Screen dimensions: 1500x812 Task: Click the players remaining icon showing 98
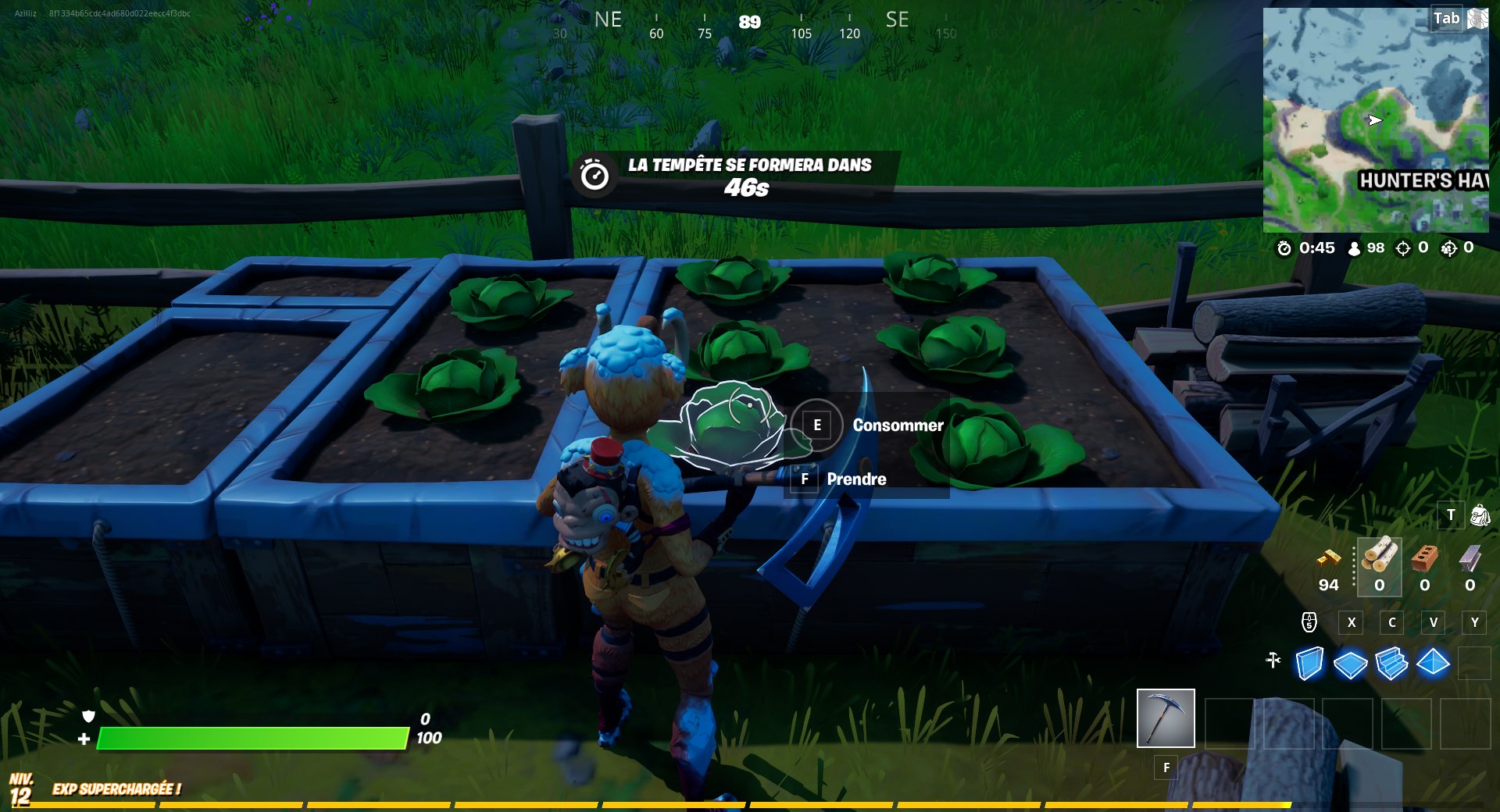point(1354,248)
